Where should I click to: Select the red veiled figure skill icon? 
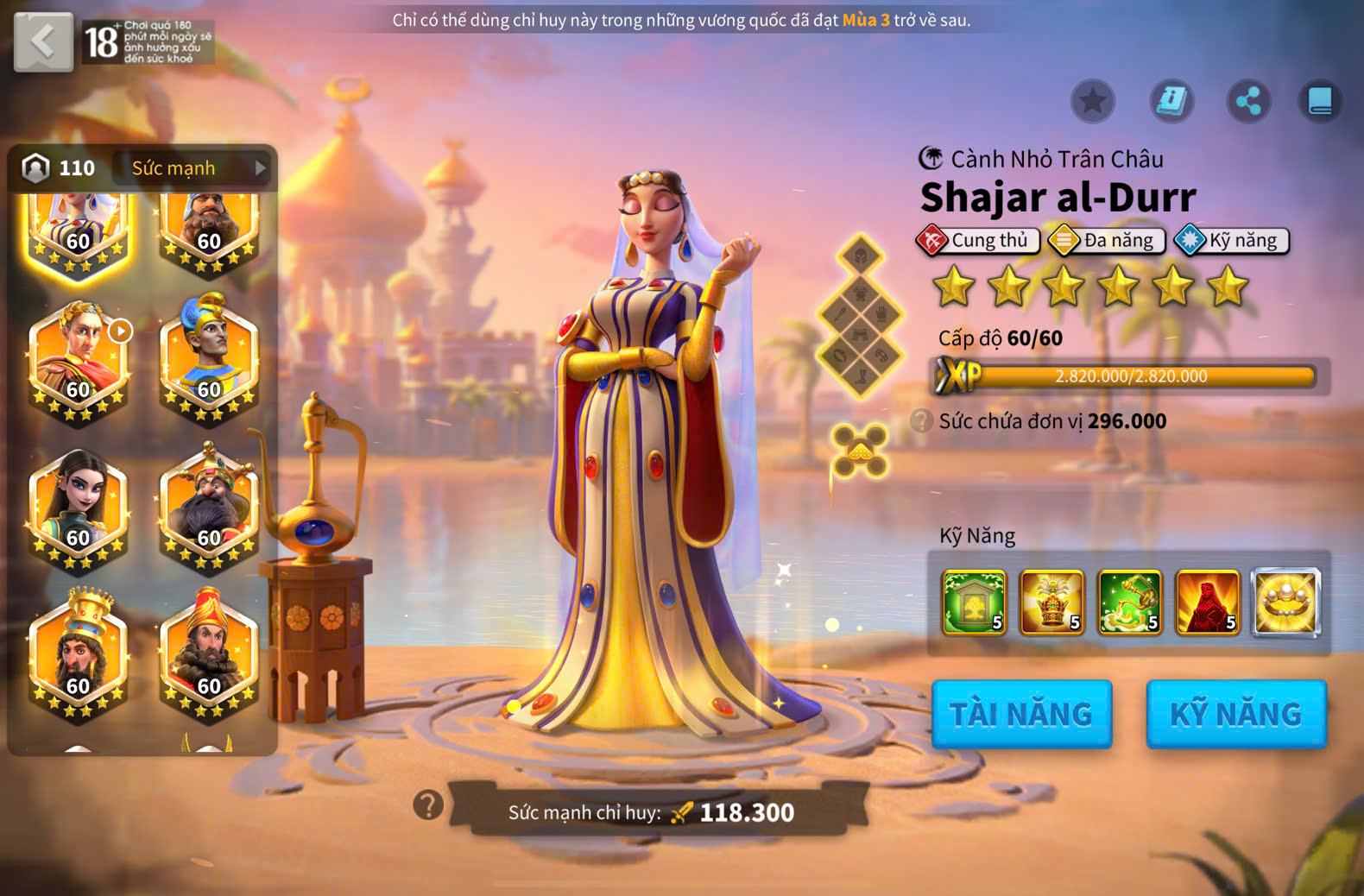[1207, 602]
